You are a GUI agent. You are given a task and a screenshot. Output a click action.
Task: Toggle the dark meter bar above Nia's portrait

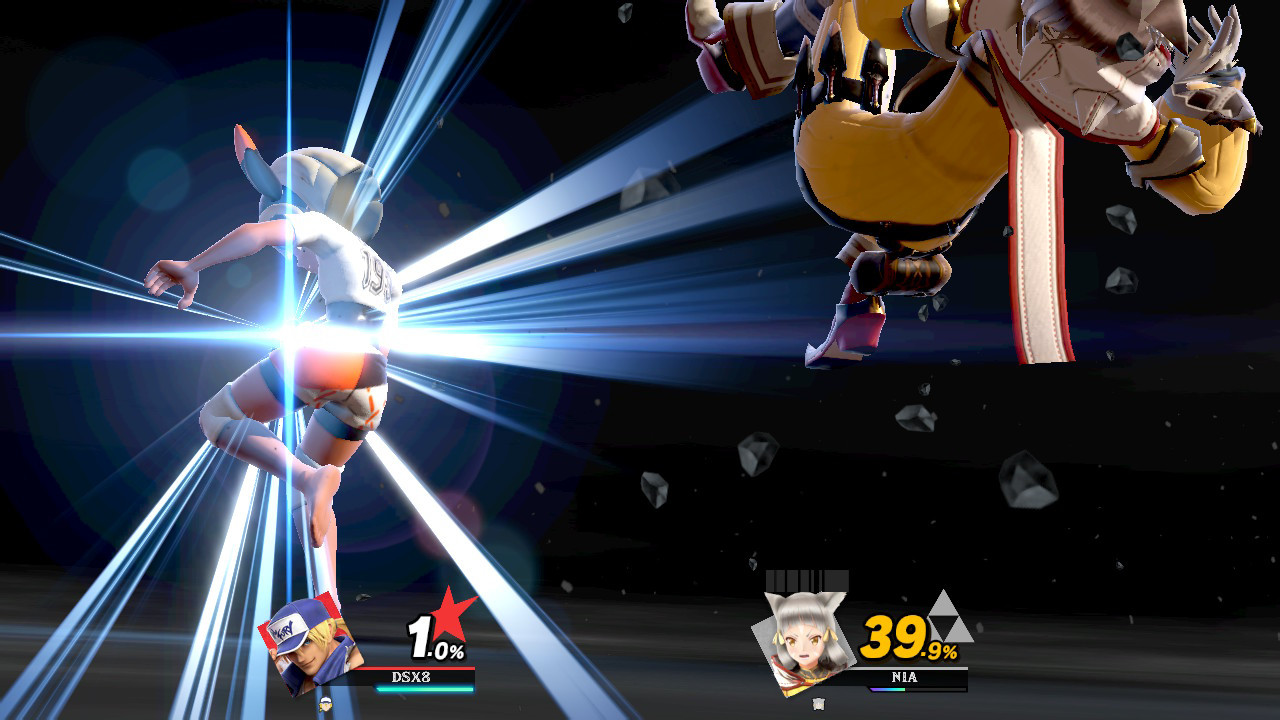point(807,580)
